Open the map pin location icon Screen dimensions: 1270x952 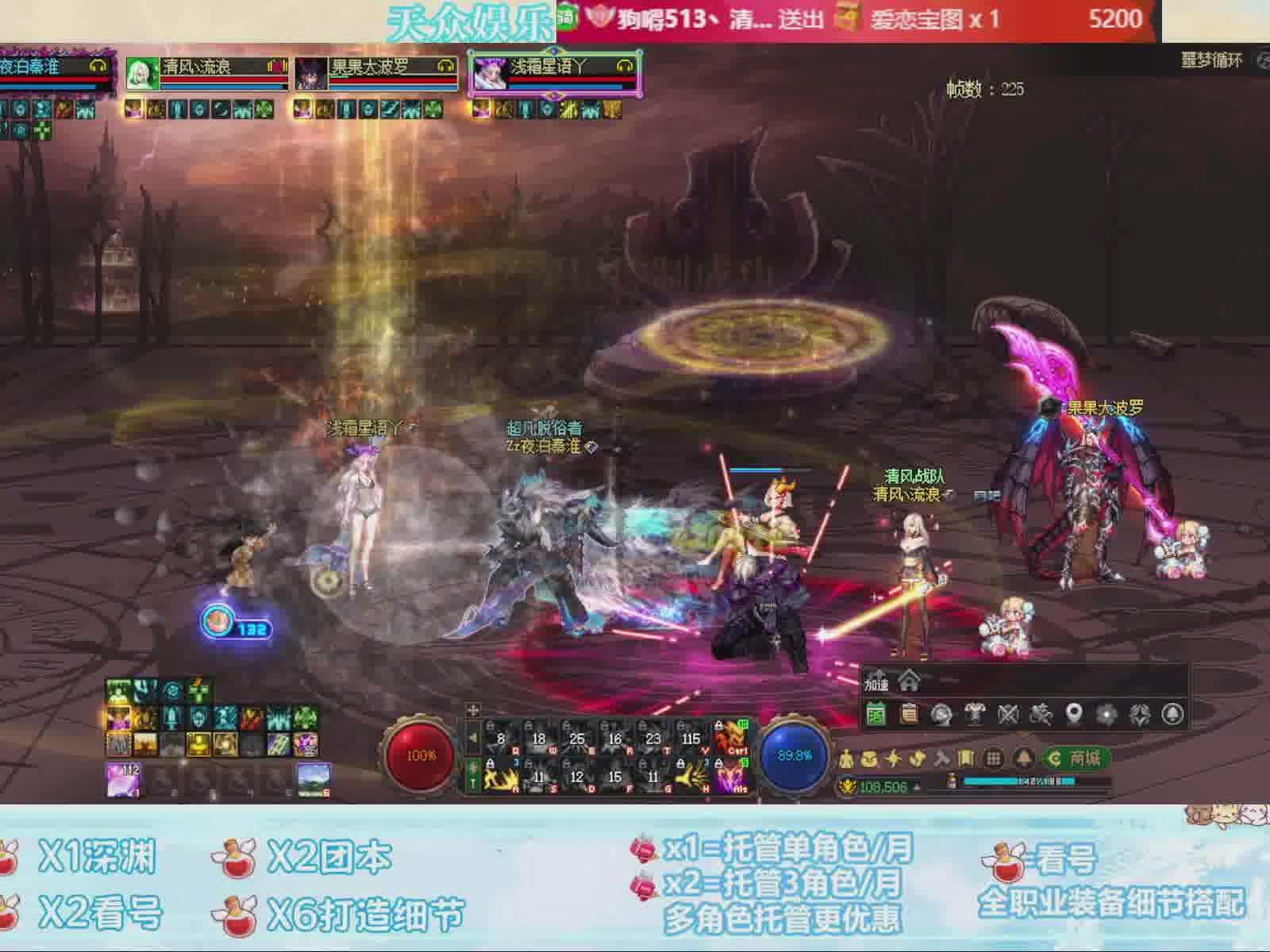point(1074,714)
